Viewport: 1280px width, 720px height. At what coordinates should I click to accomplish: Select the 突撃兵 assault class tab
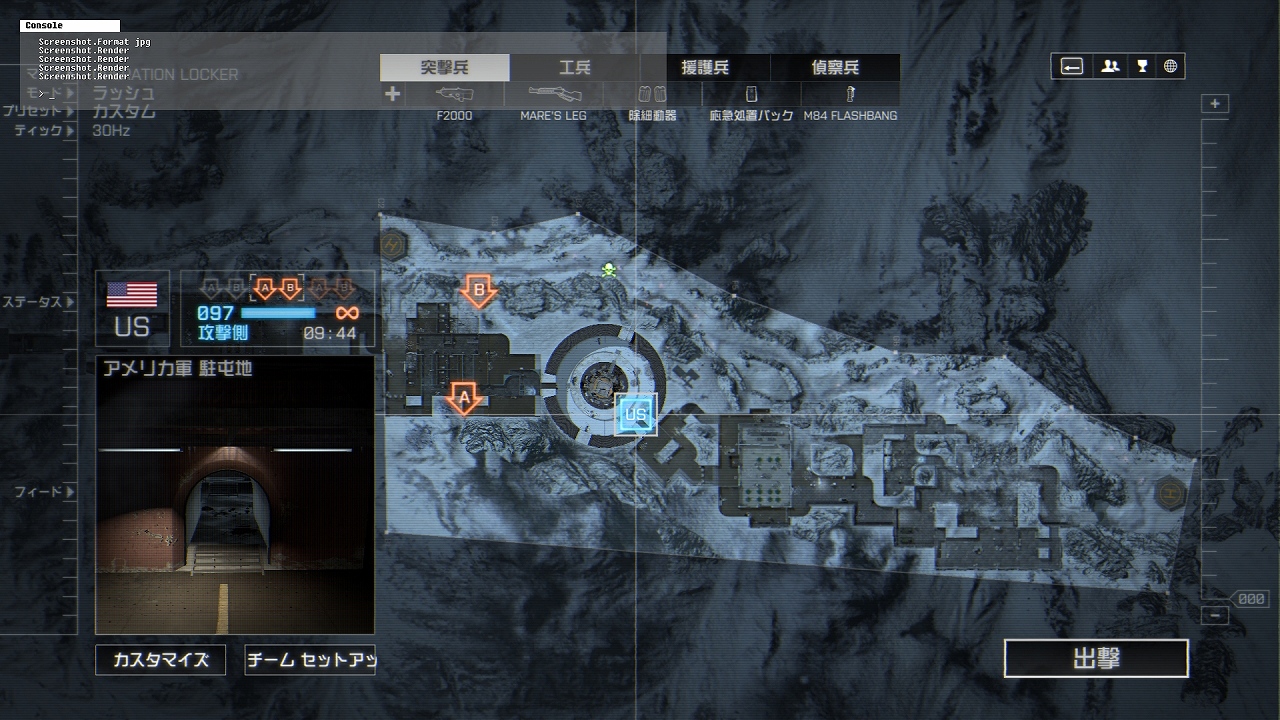(445, 68)
